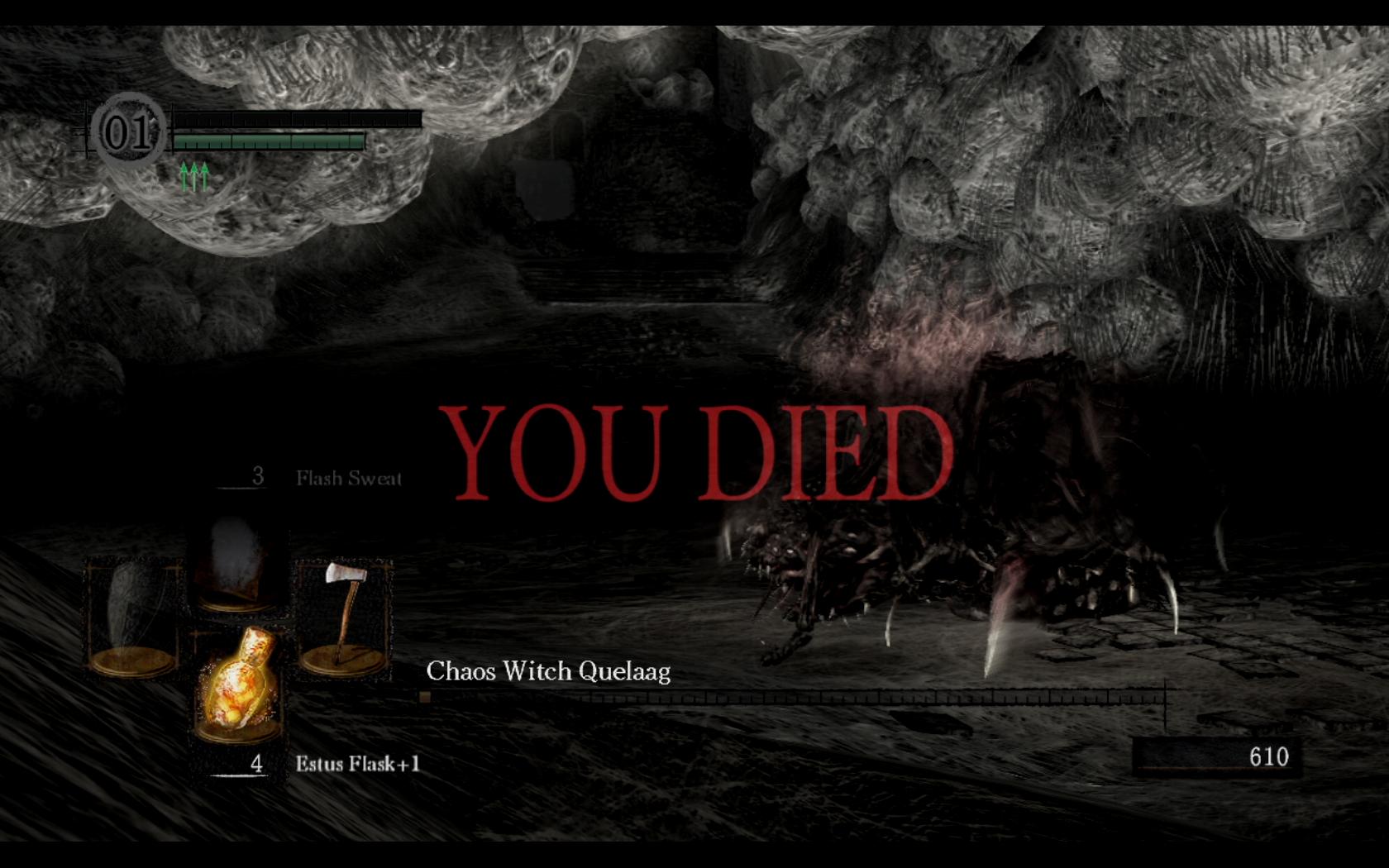This screenshot has height=868, width=1389.
Task: Choose the left-hand shield slot
Action: pos(132,615)
